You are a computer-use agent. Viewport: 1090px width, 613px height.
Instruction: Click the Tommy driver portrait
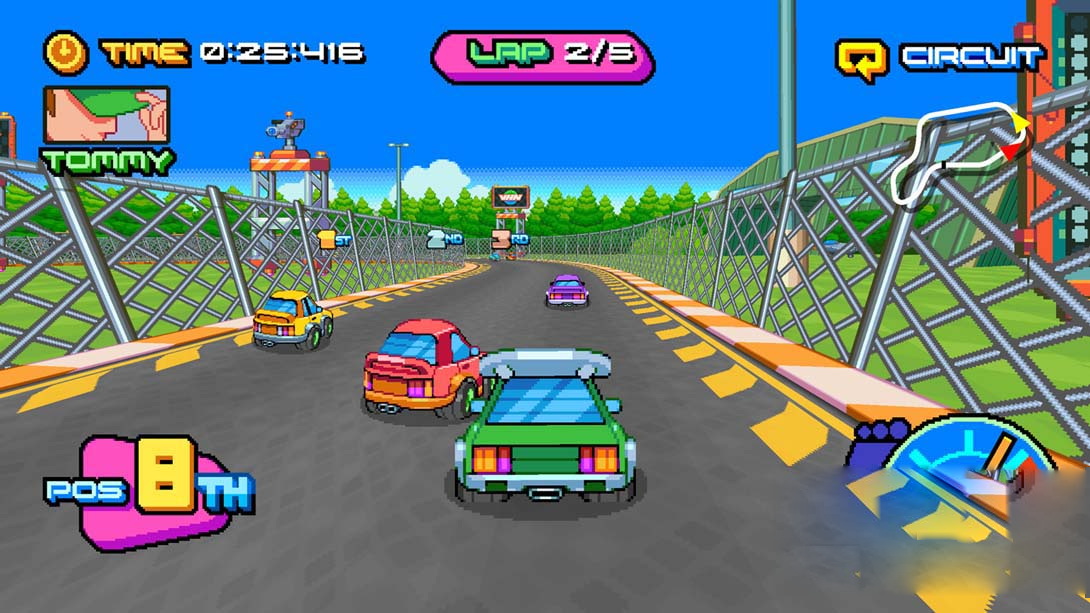tap(106, 115)
